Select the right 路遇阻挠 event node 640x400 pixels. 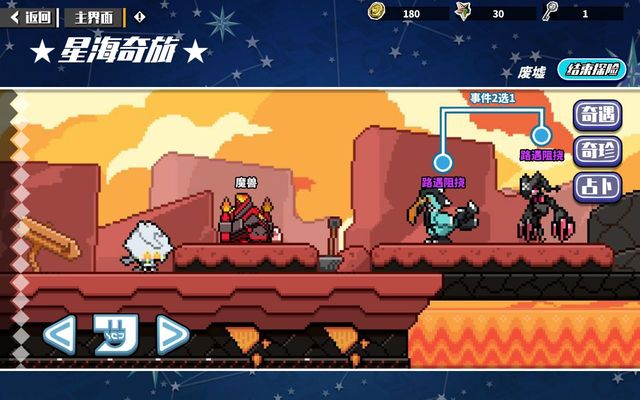click(x=541, y=134)
